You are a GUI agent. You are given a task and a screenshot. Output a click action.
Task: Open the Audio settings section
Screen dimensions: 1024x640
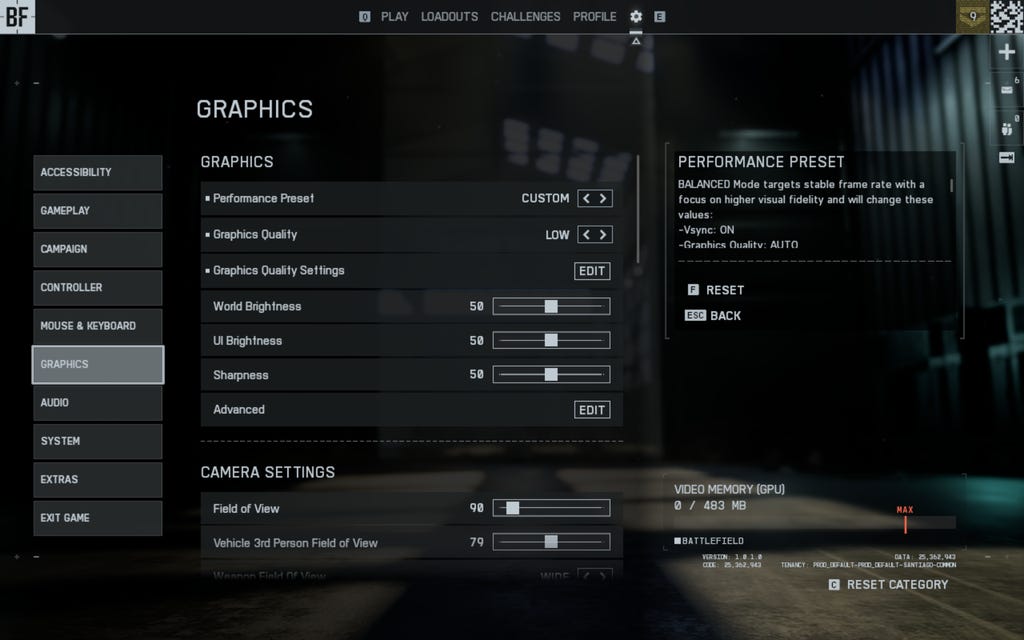click(x=97, y=403)
